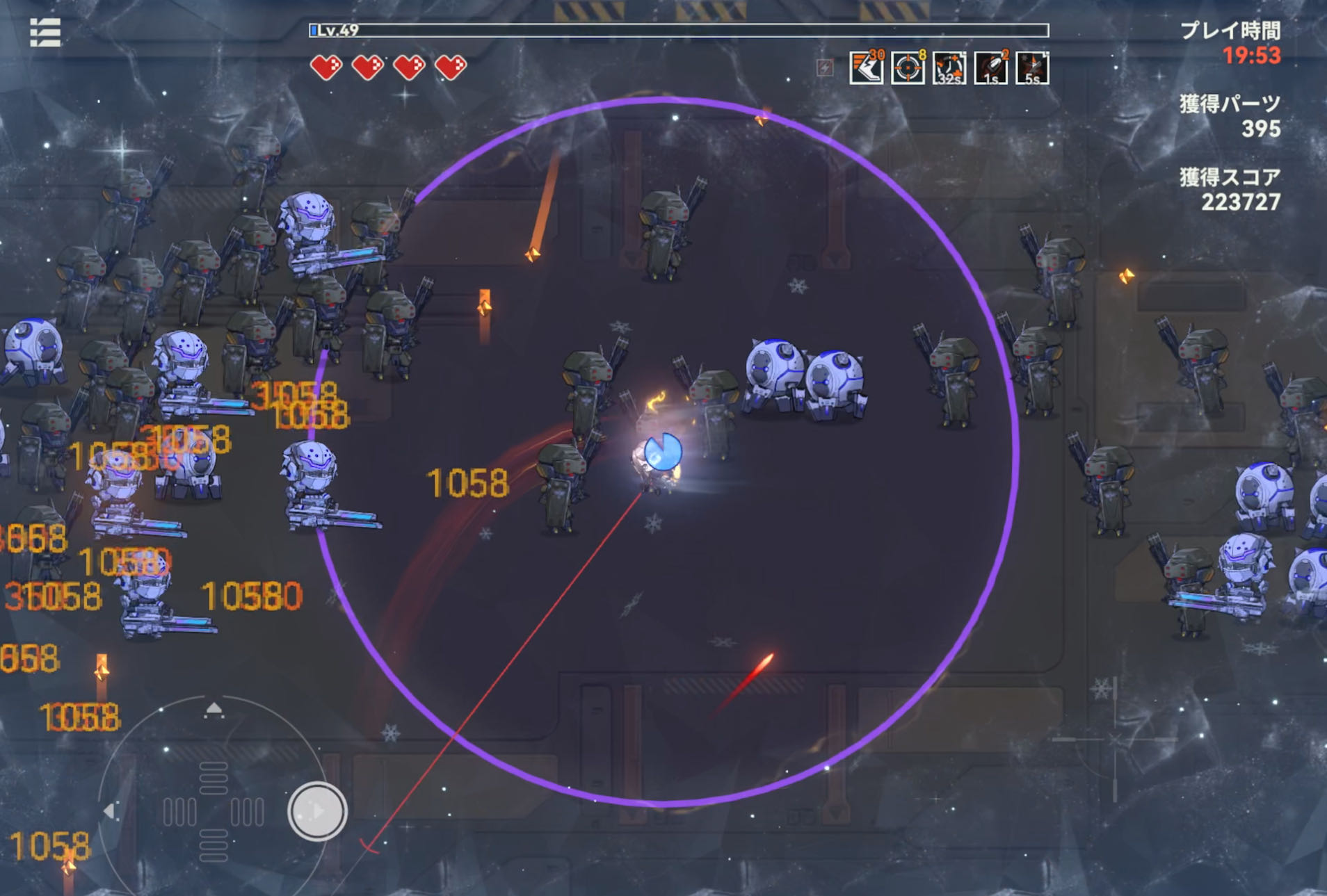This screenshot has width=1327, height=896.
Task: Tap the joystick's left arrow
Action: pyautogui.click(x=109, y=811)
